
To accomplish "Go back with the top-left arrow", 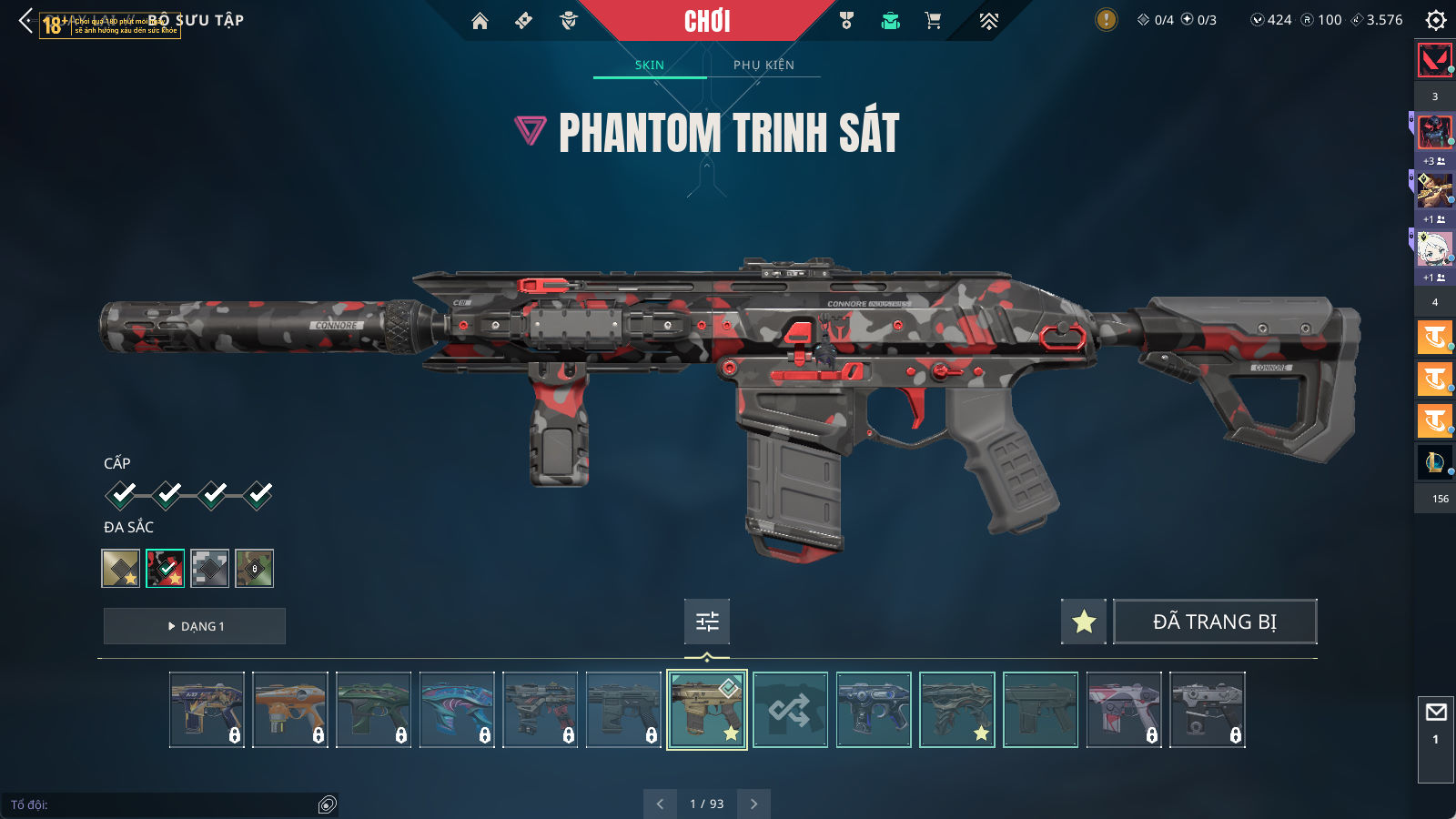I will [x=25, y=20].
